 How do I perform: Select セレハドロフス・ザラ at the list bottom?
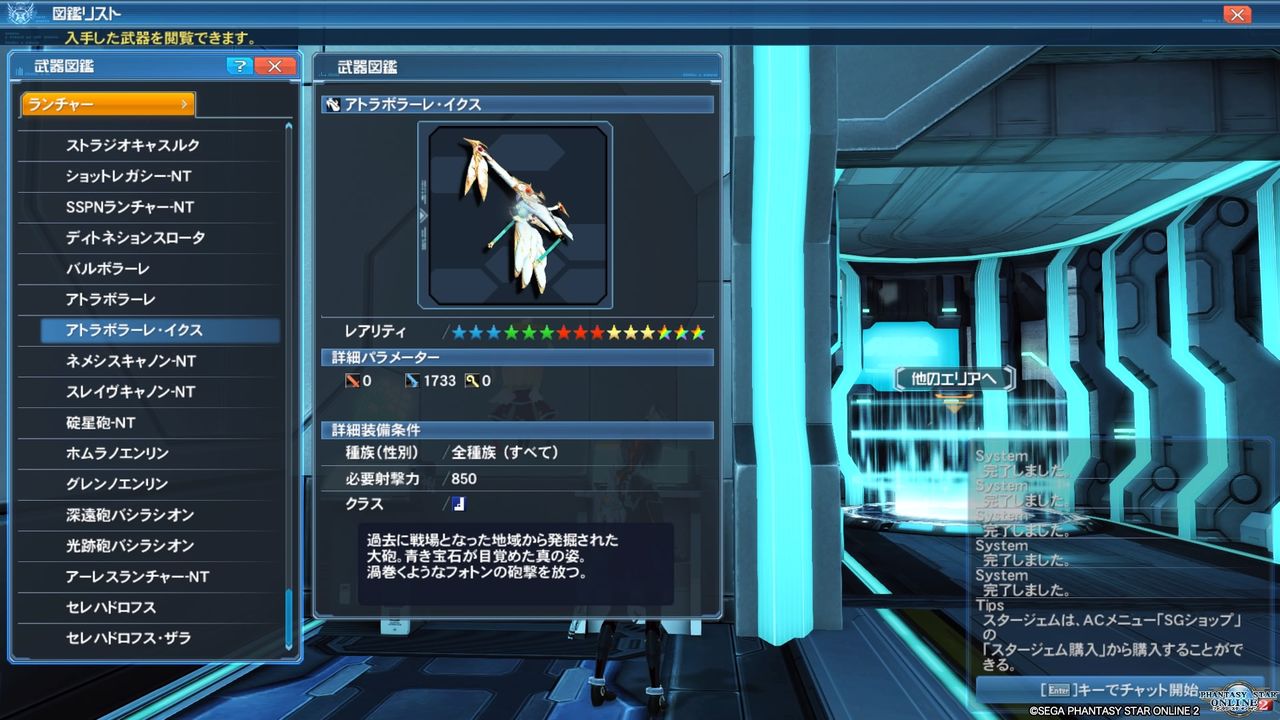(150, 638)
